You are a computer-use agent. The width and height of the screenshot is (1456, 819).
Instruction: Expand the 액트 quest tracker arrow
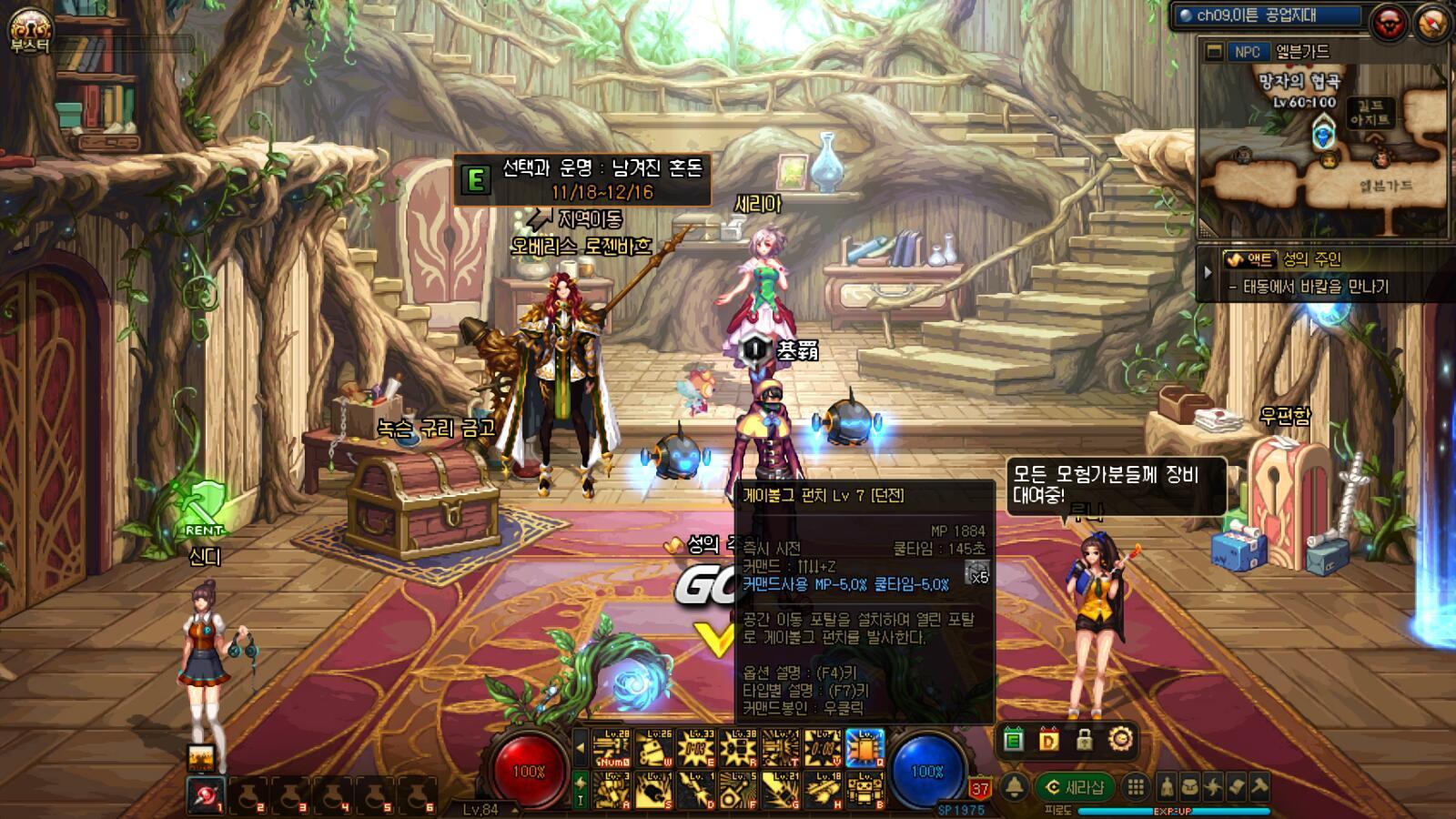(1208, 272)
